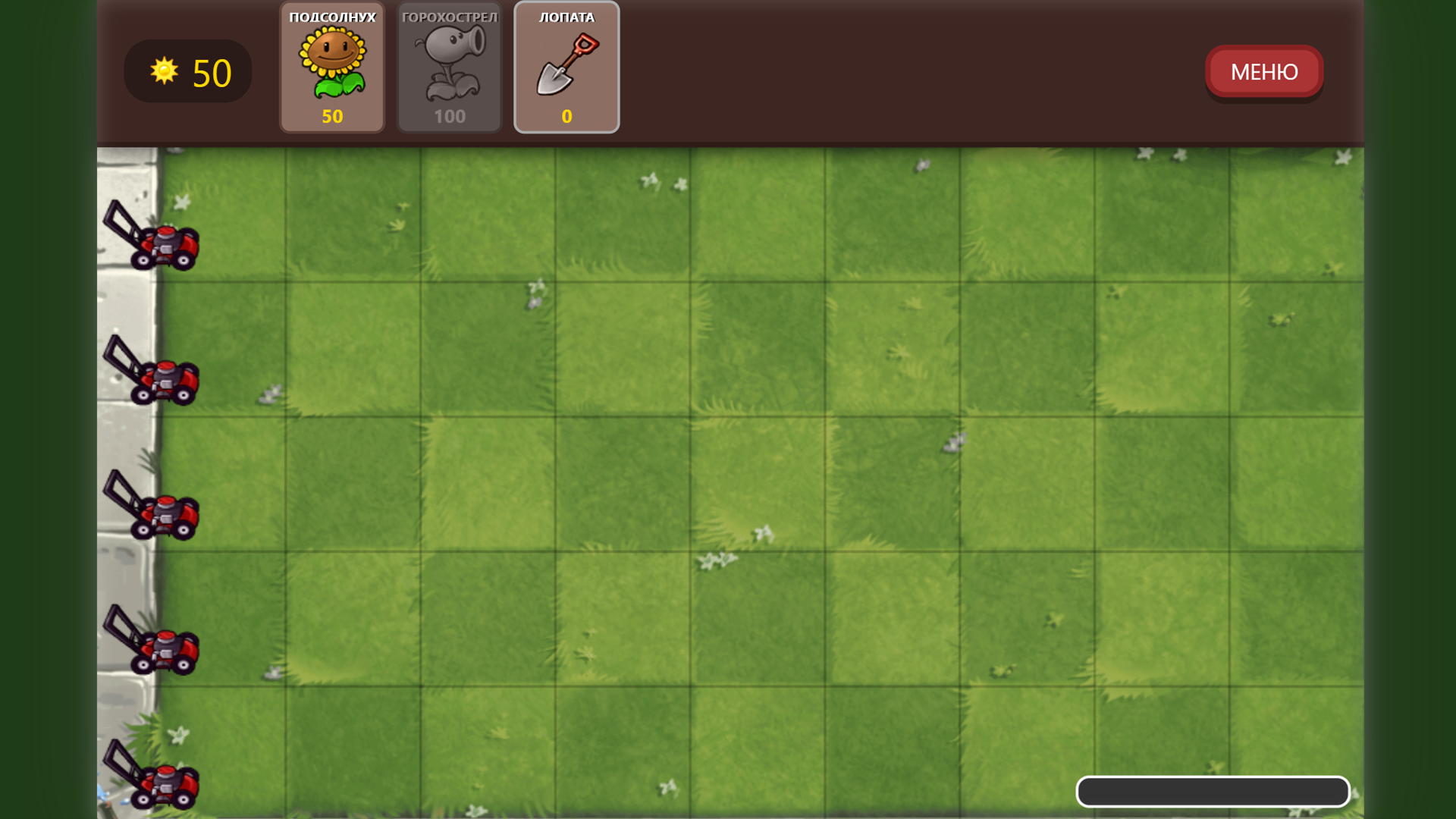
Task: Click the ПОДСОЛНУХ title on the seed card
Action: 332,17
